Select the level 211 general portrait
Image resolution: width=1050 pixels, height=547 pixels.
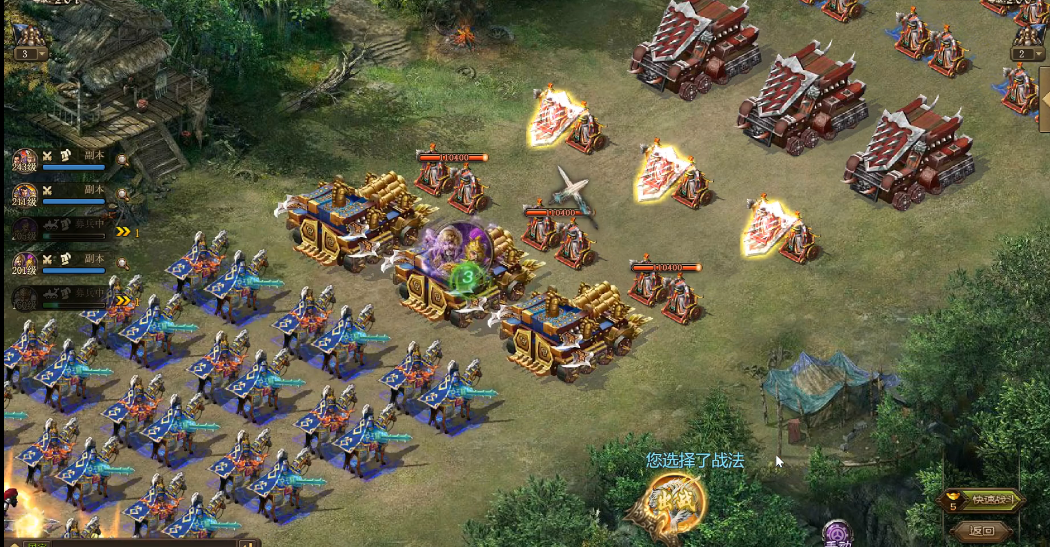25,194
